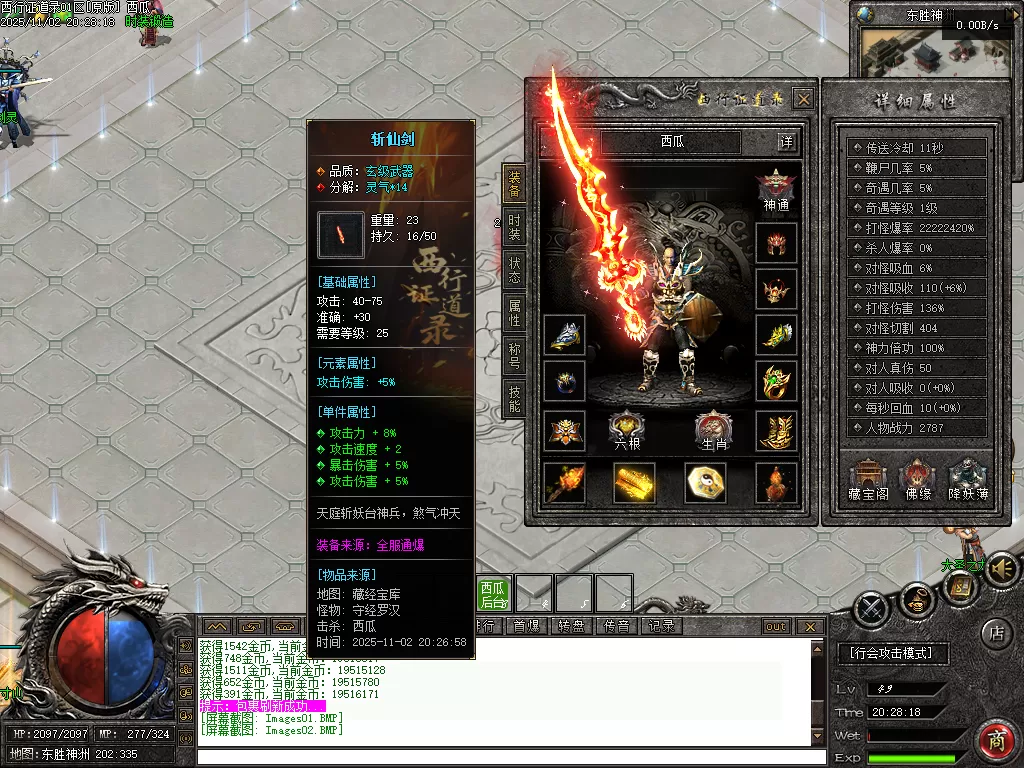
Task: Close the character equipment panel
Action: click(x=803, y=99)
